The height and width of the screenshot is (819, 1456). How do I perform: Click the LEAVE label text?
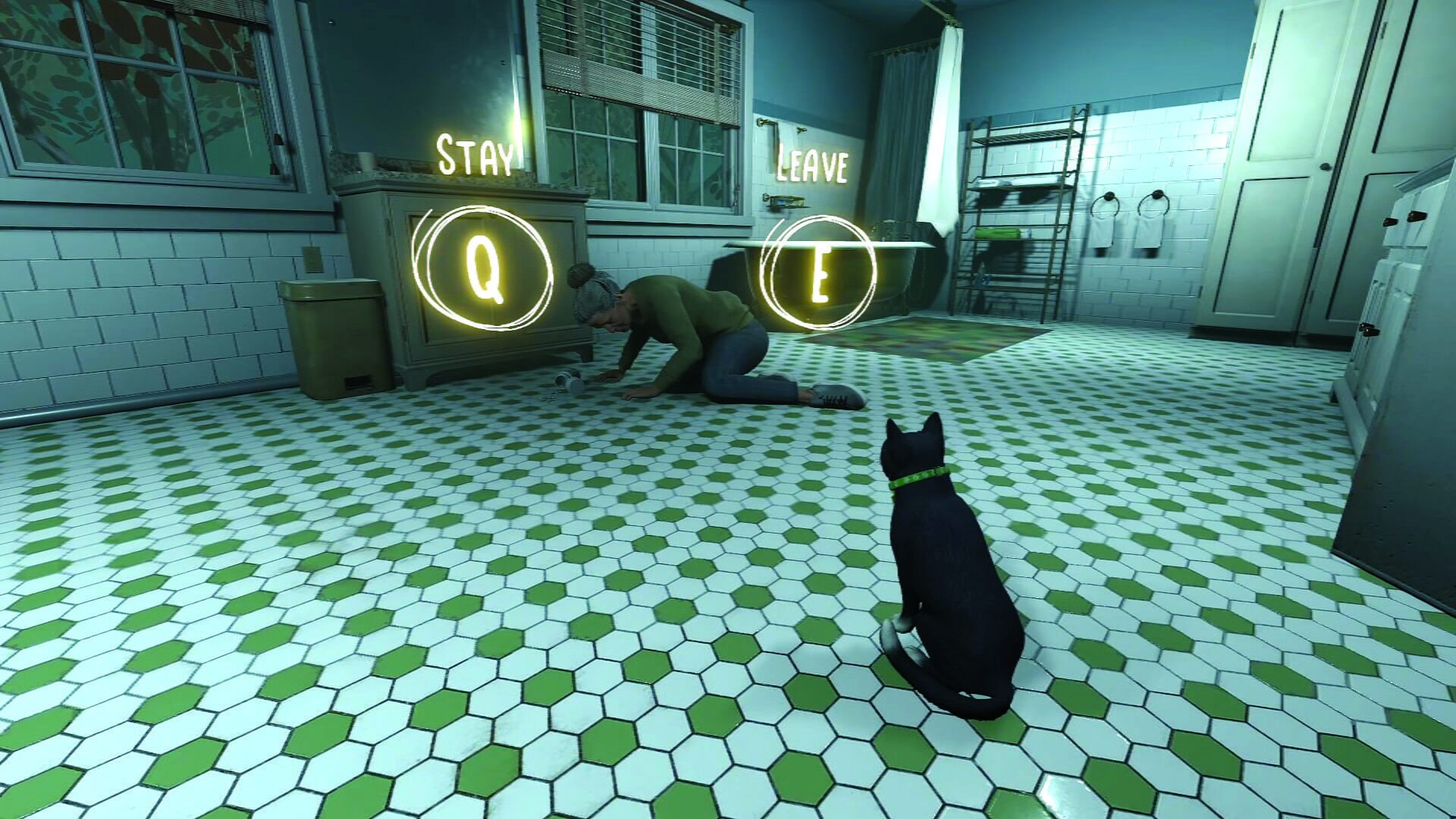coord(811,162)
